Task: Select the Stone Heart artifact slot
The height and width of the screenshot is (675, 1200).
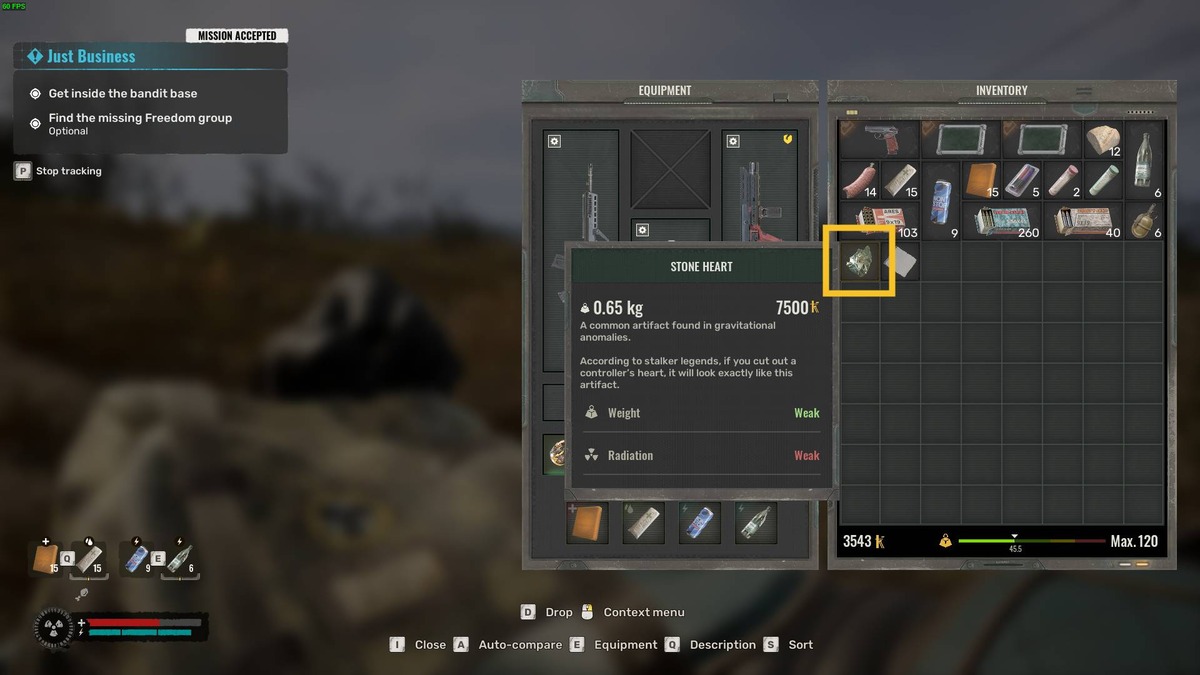Action: [858, 261]
